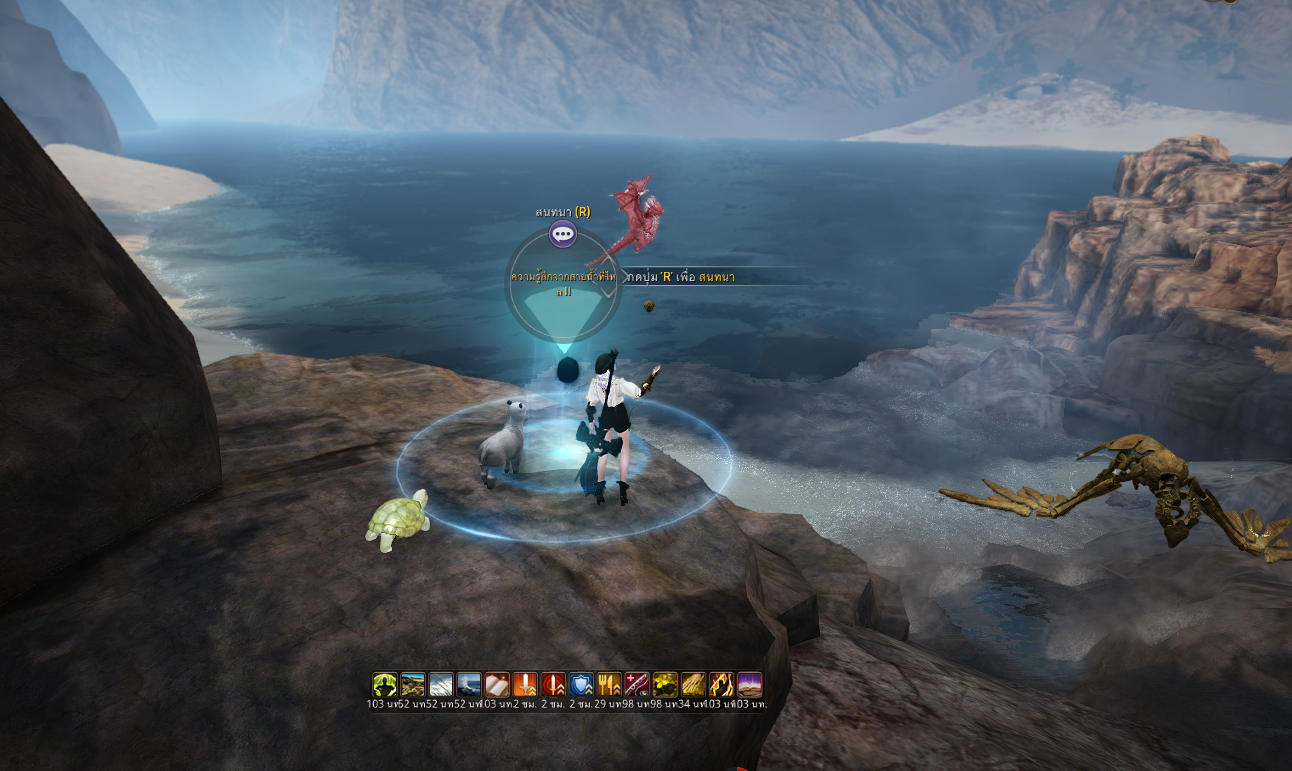1292x771 pixels.
Task: Select the fork and knife food buff
Action: pyautogui.click(x=609, y=684)
